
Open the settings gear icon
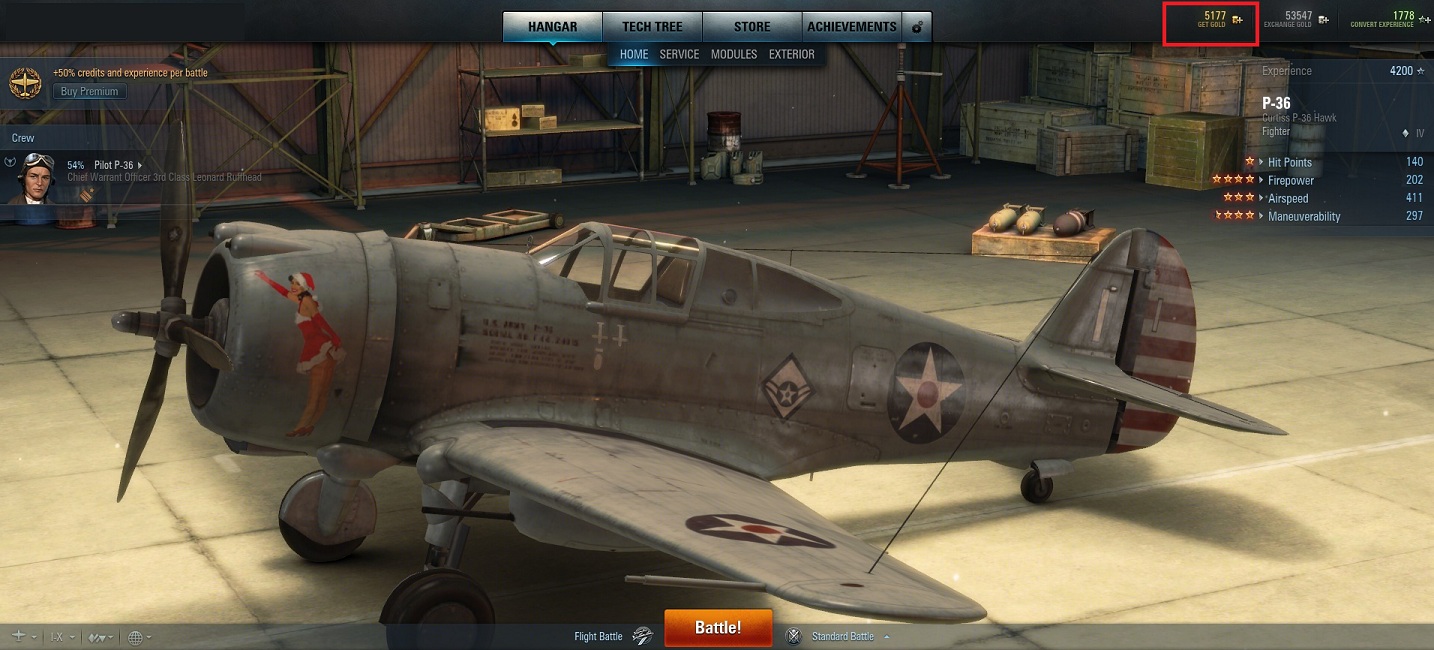pos(917,27)
